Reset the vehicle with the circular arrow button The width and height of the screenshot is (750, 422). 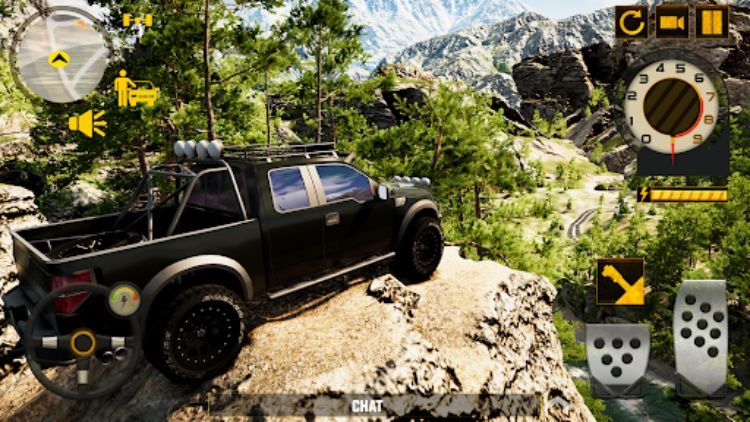point(631,21)
